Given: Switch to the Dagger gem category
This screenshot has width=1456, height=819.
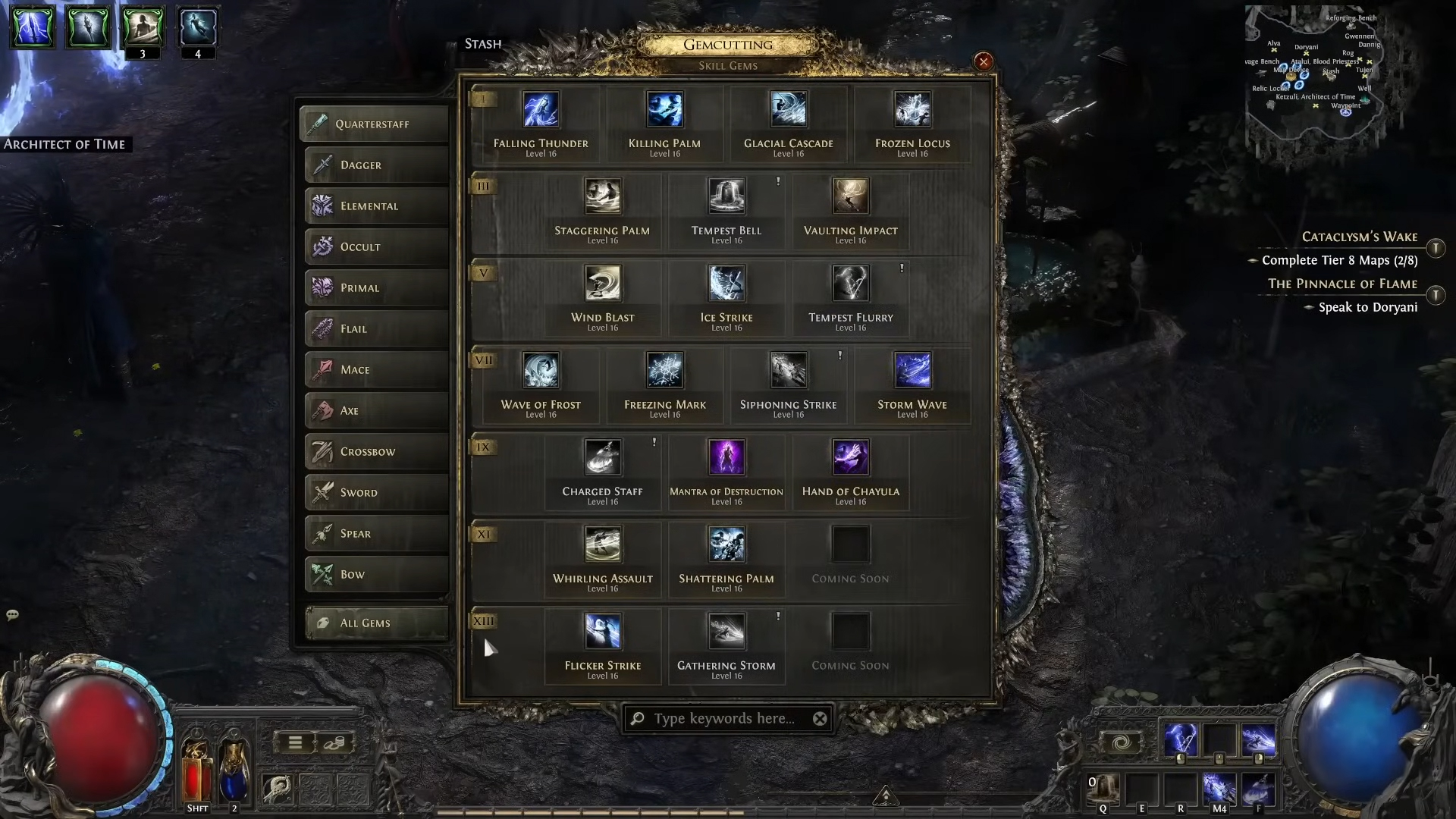Looking at the screenshot, I should point(376,165).
